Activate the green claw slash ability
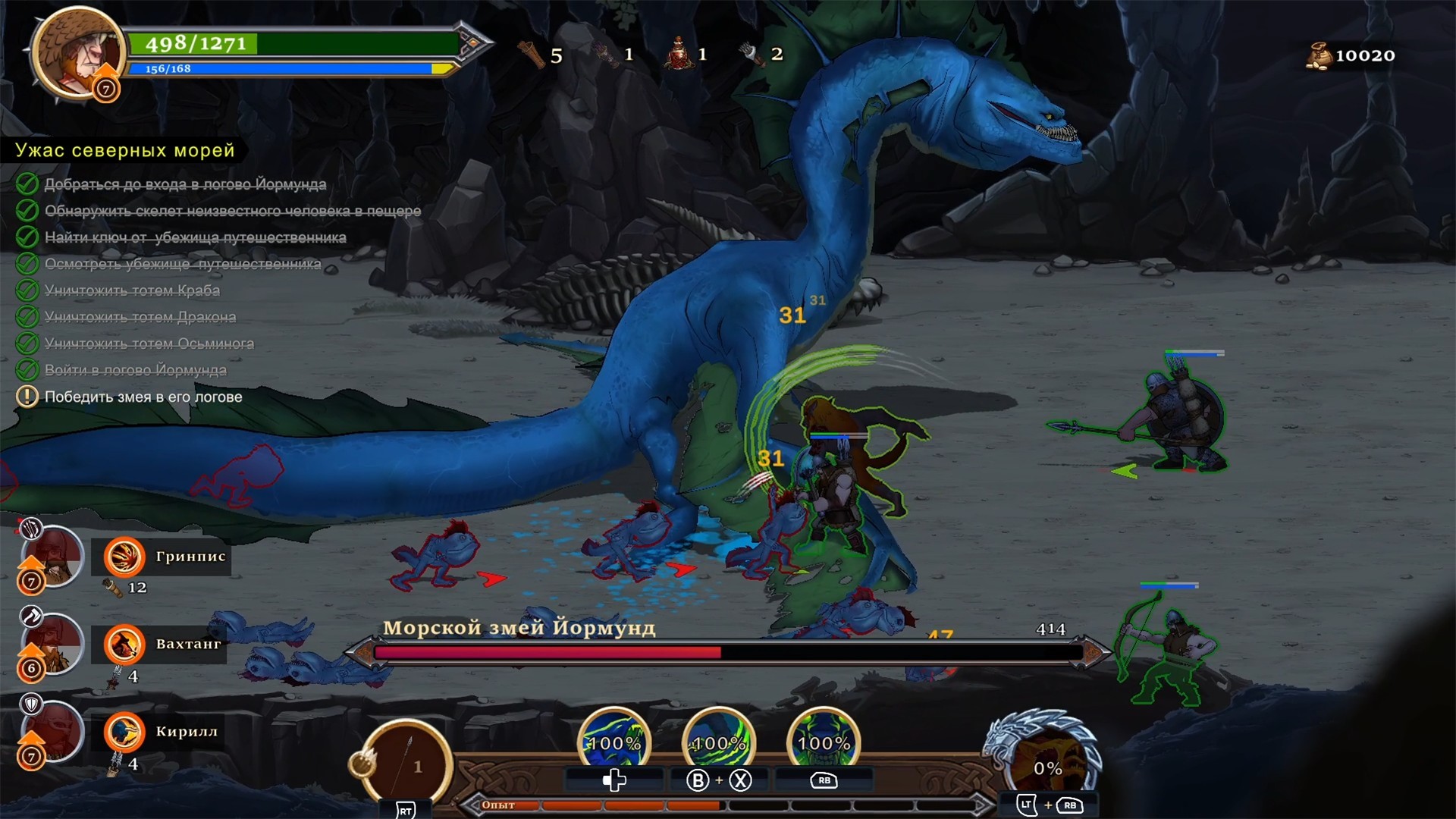 coord(718,743)
